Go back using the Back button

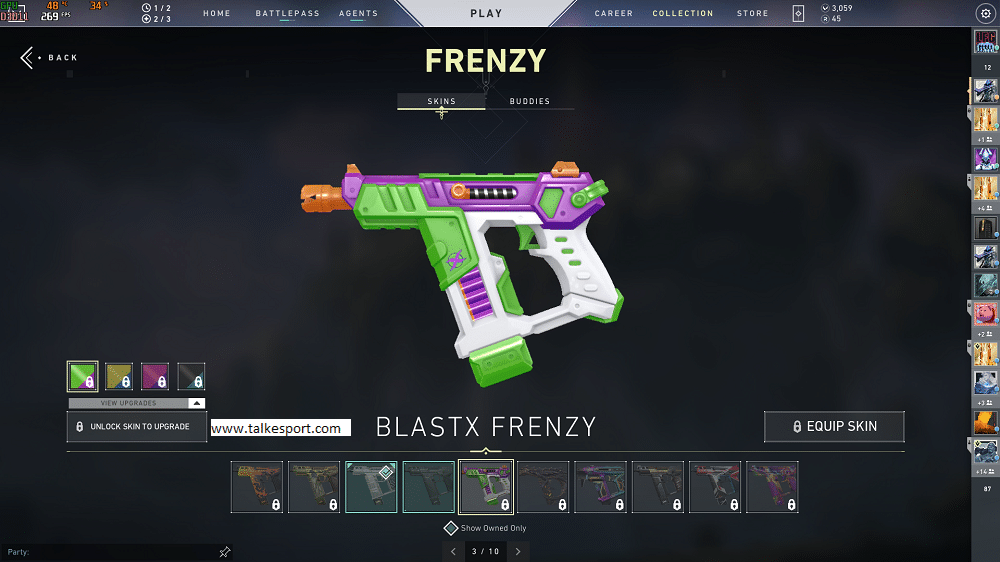[x=49, y=58]
